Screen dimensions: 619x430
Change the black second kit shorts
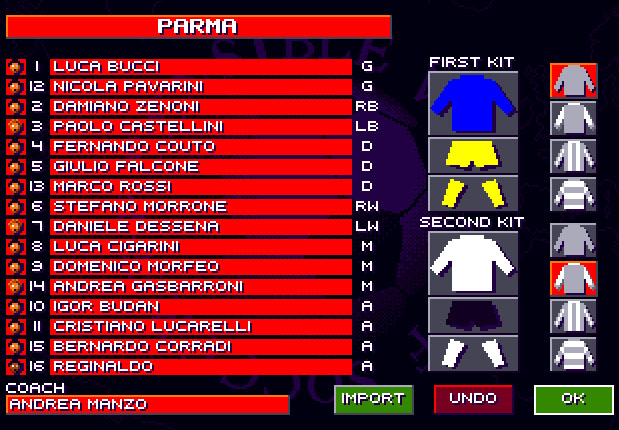point(472,315)
